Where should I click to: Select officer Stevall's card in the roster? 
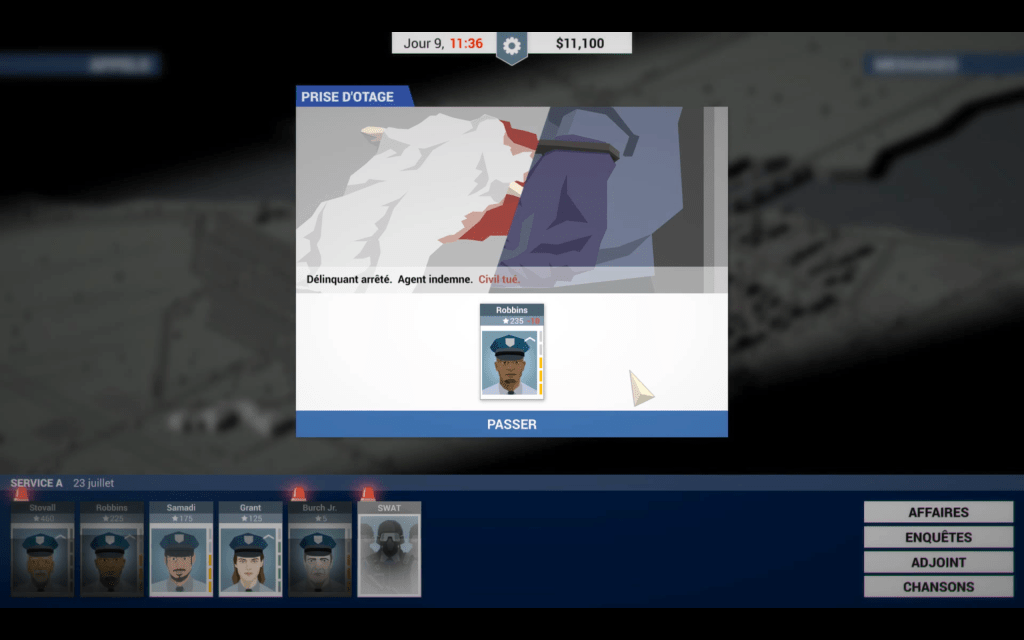[42, 549]
